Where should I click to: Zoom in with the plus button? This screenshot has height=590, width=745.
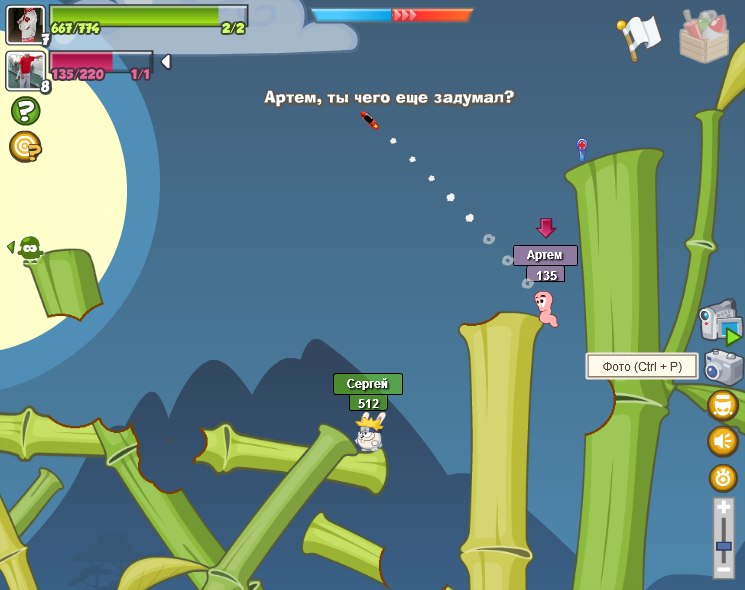click(724, 509)
